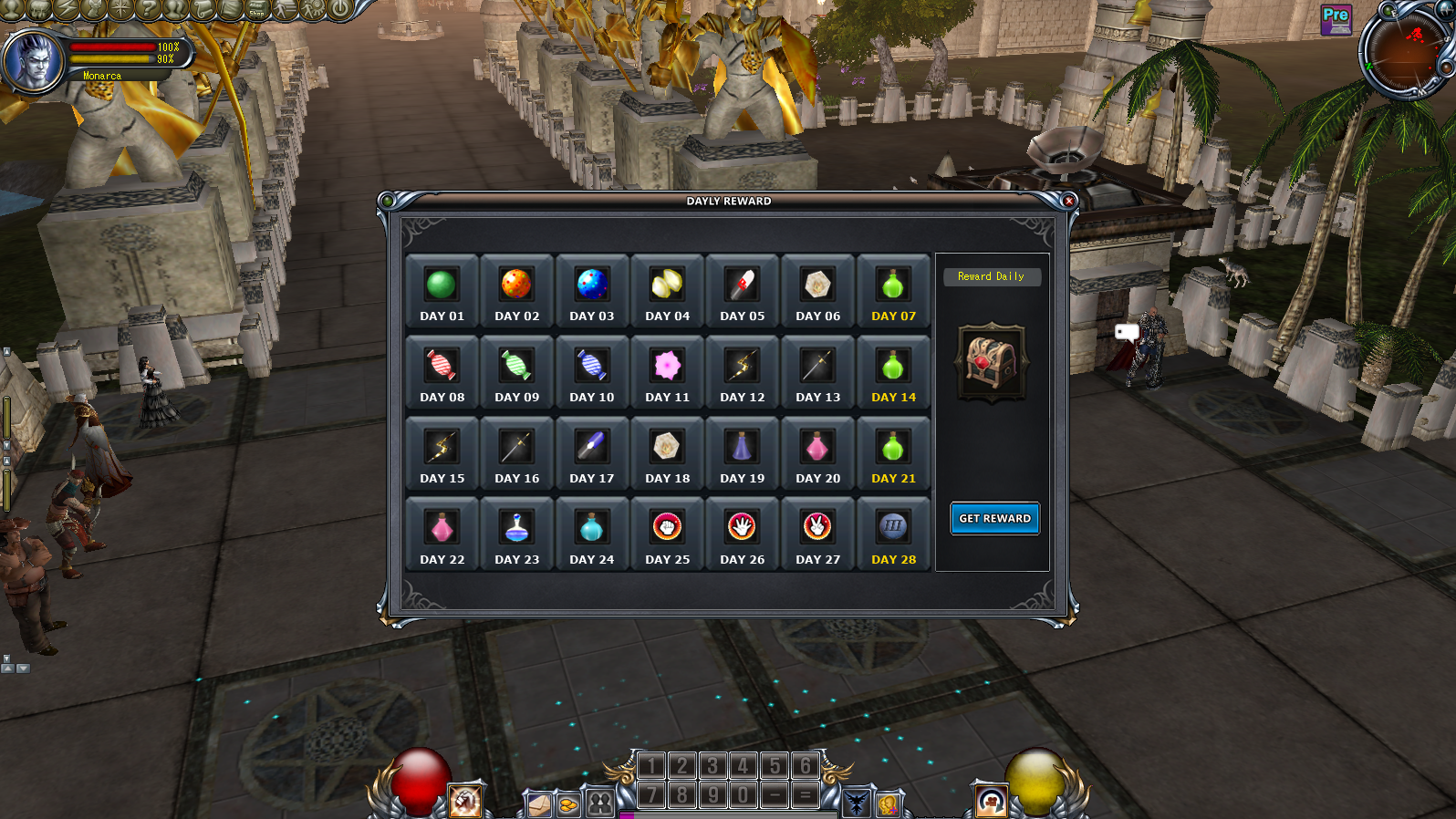Image resolution: width=1456 pixels, height=819 pixels.
Task: Activate the fist attack skill icon
Action: [464, 801]
